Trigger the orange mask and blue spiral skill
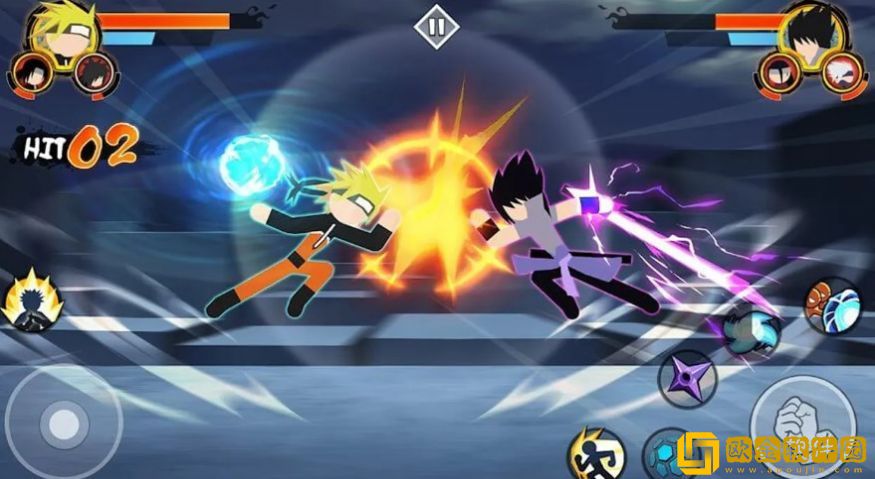The height and width of the screenshot is (479, 875). pyautogui.click(x=832, y=305)
